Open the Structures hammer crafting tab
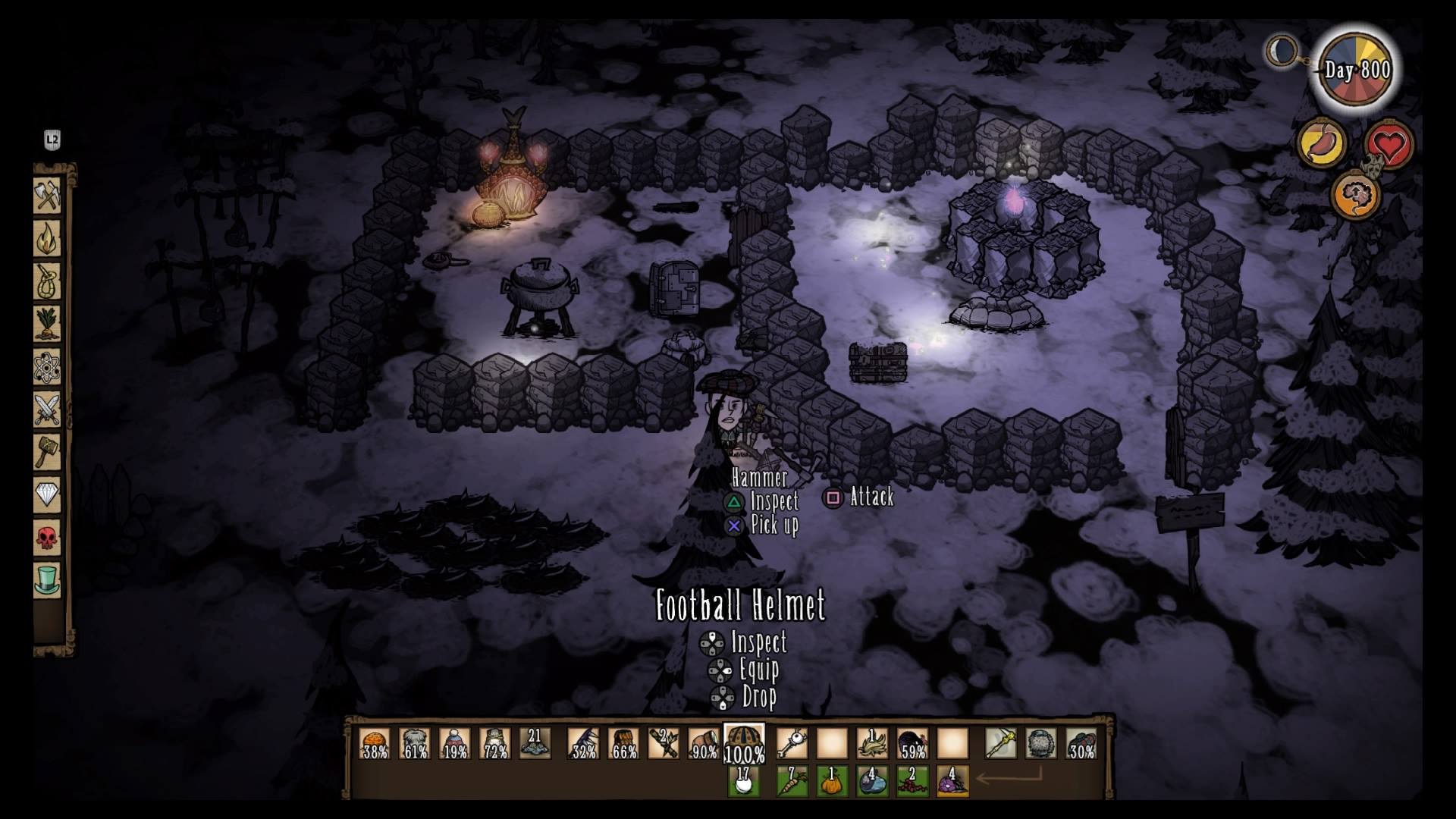The image size is (1456, 819). pyautogui.click(x=47, y=453)
